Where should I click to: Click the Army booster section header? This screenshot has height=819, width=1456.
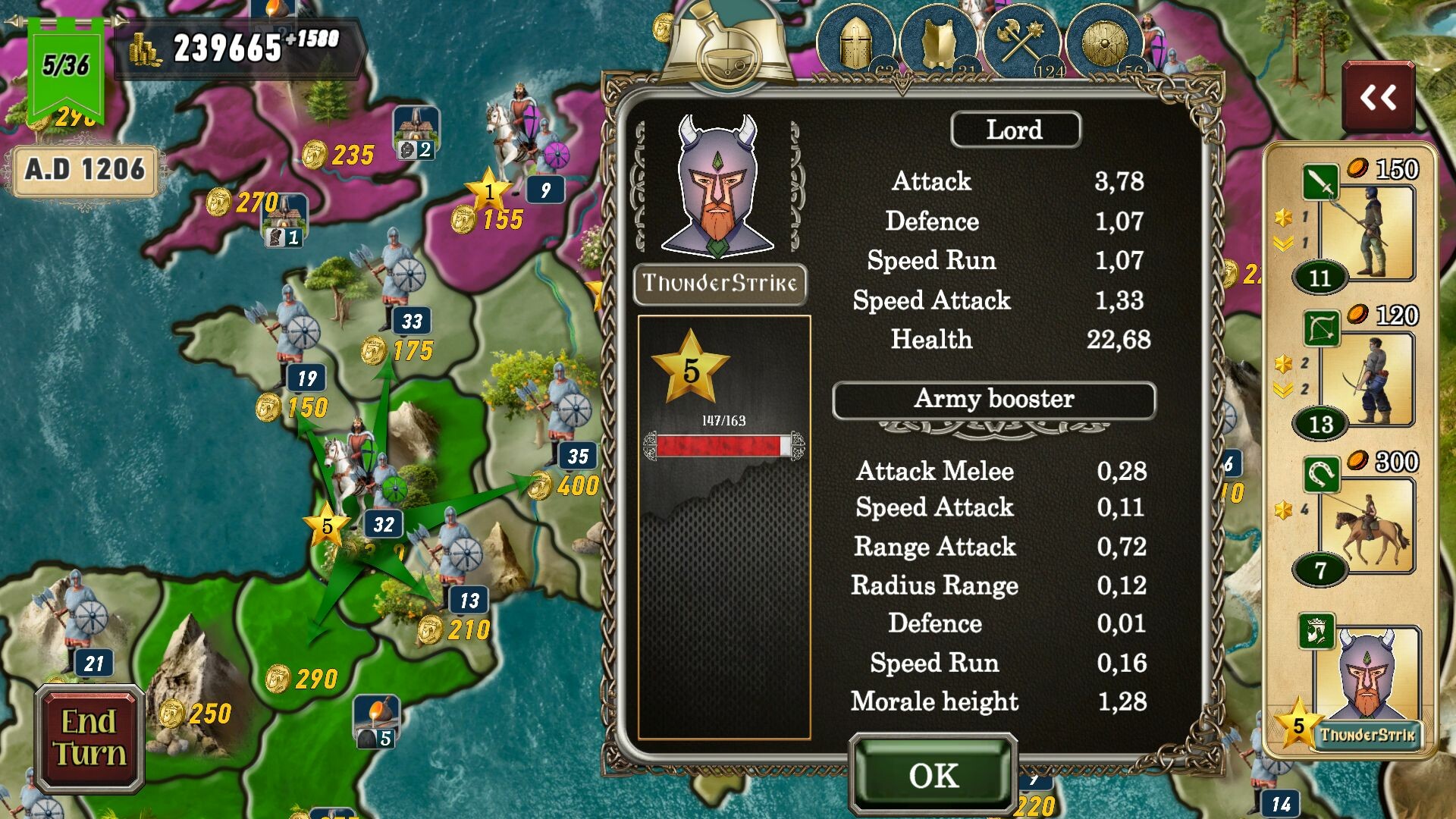pos(995,400)
